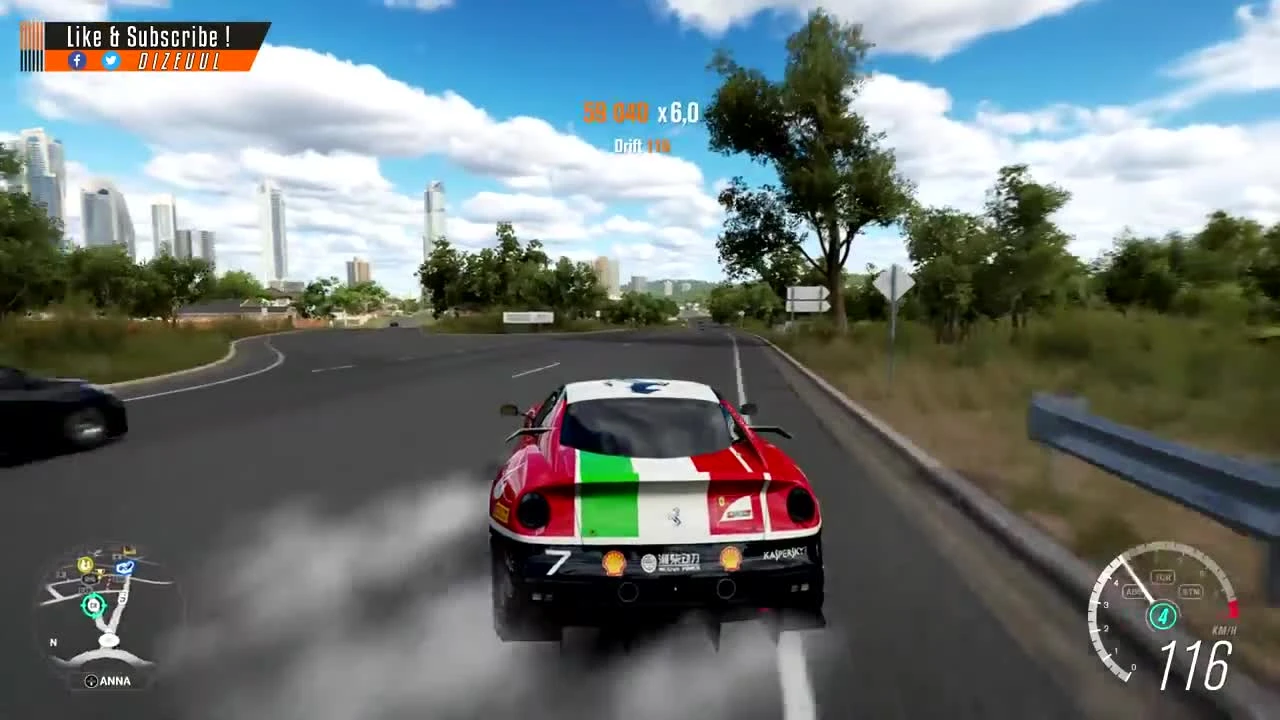Click the blue event icon on the minimap
The height and width of the screenshot is (720, 1280).
[125, 568]
